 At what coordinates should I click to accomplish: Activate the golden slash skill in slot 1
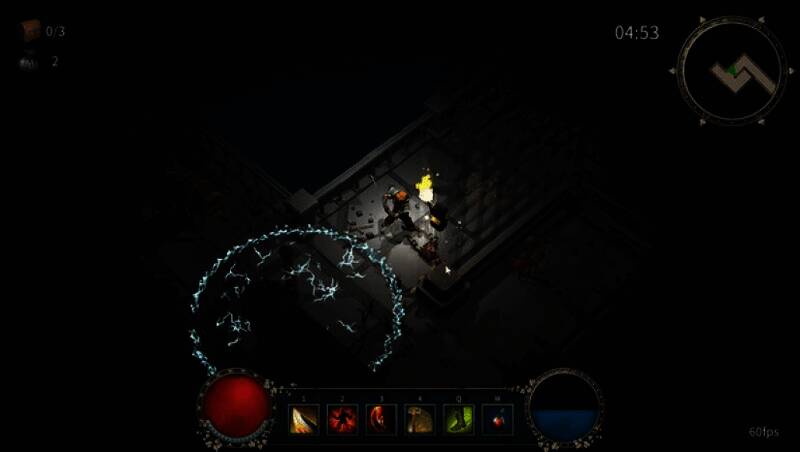(x=304, y=419)
